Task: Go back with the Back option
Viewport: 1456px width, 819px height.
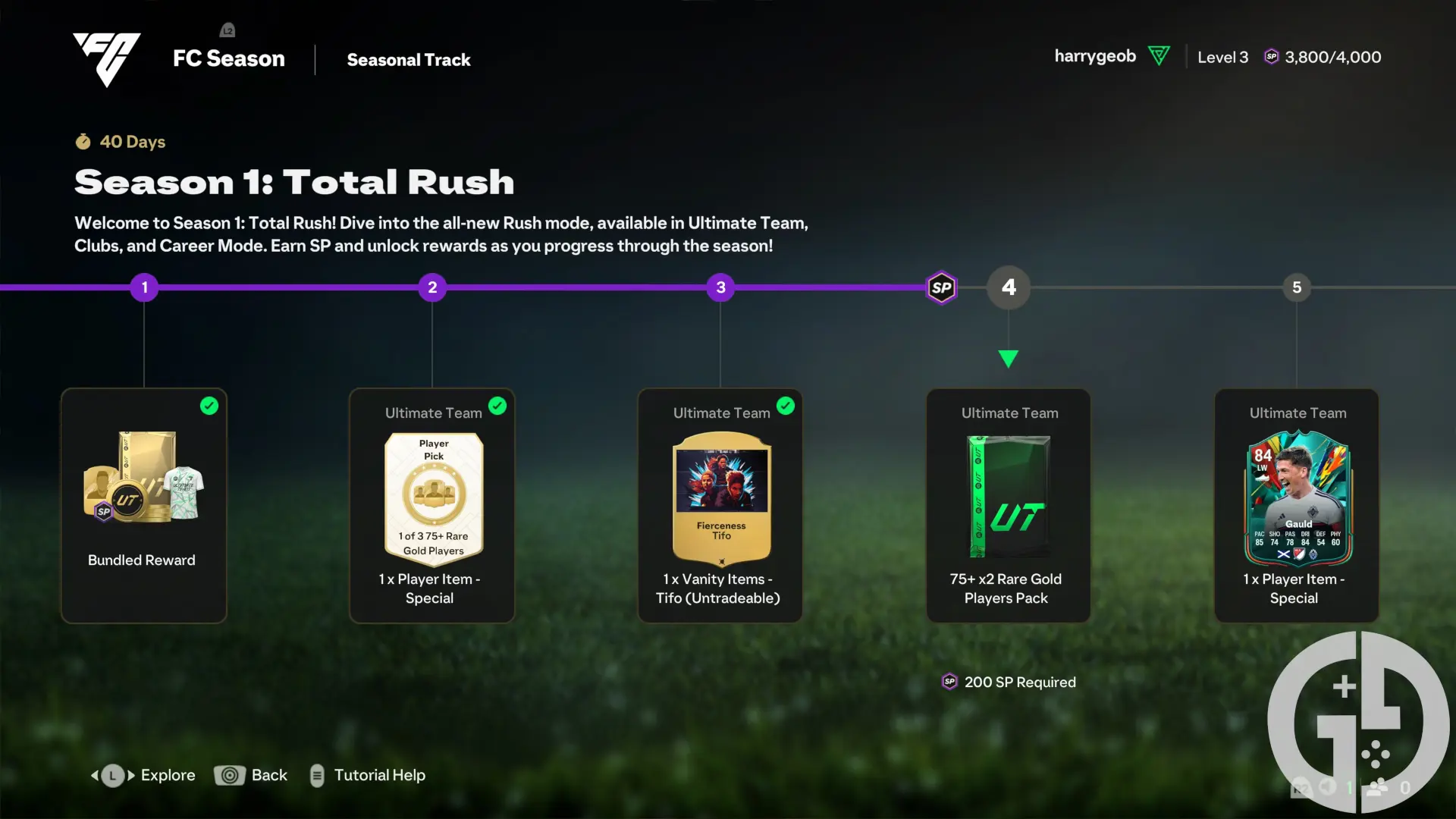Action: pyautogui.click(x=251, y=775)
